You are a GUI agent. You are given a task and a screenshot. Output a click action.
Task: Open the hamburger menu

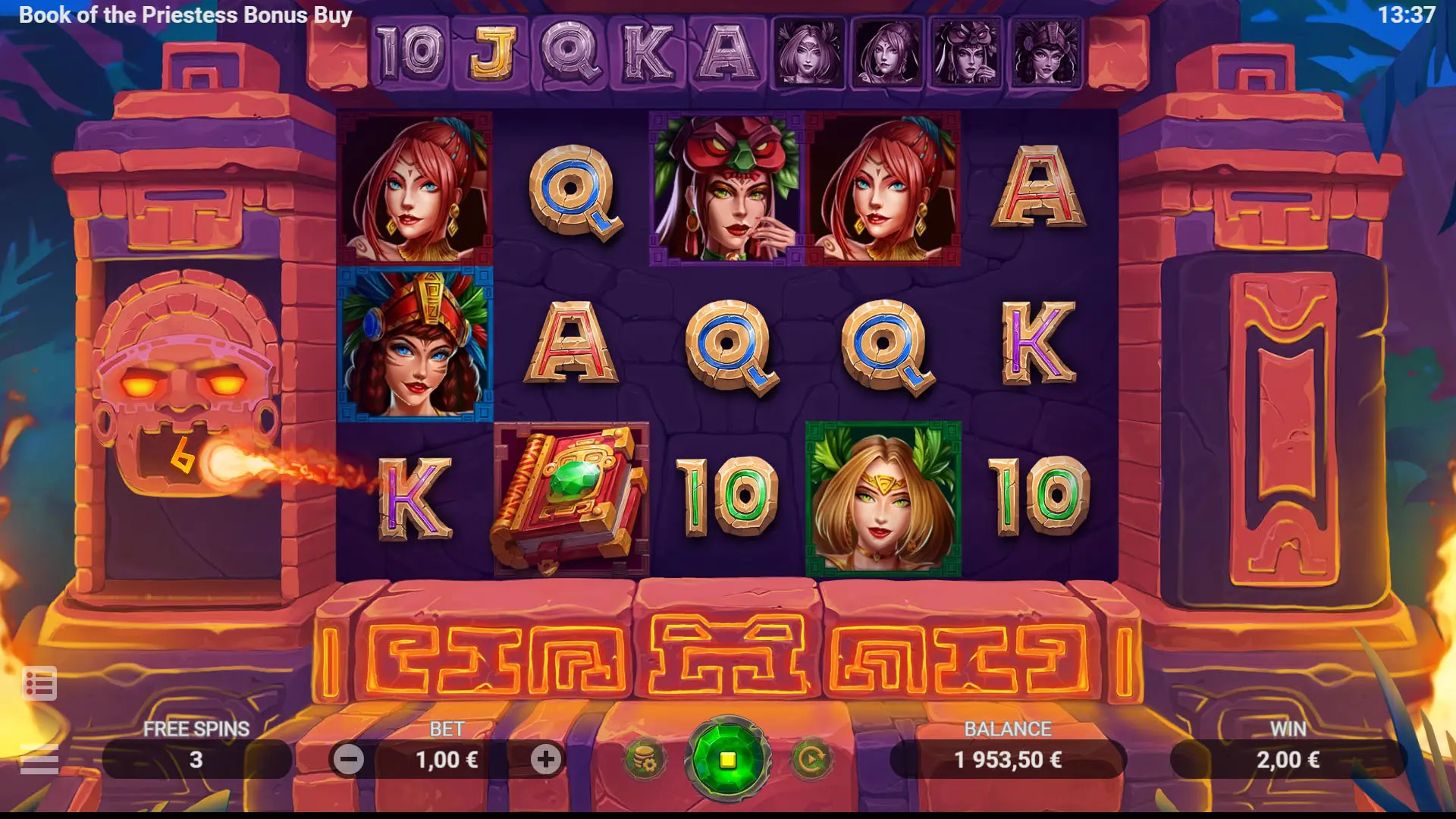coord(39,759)
